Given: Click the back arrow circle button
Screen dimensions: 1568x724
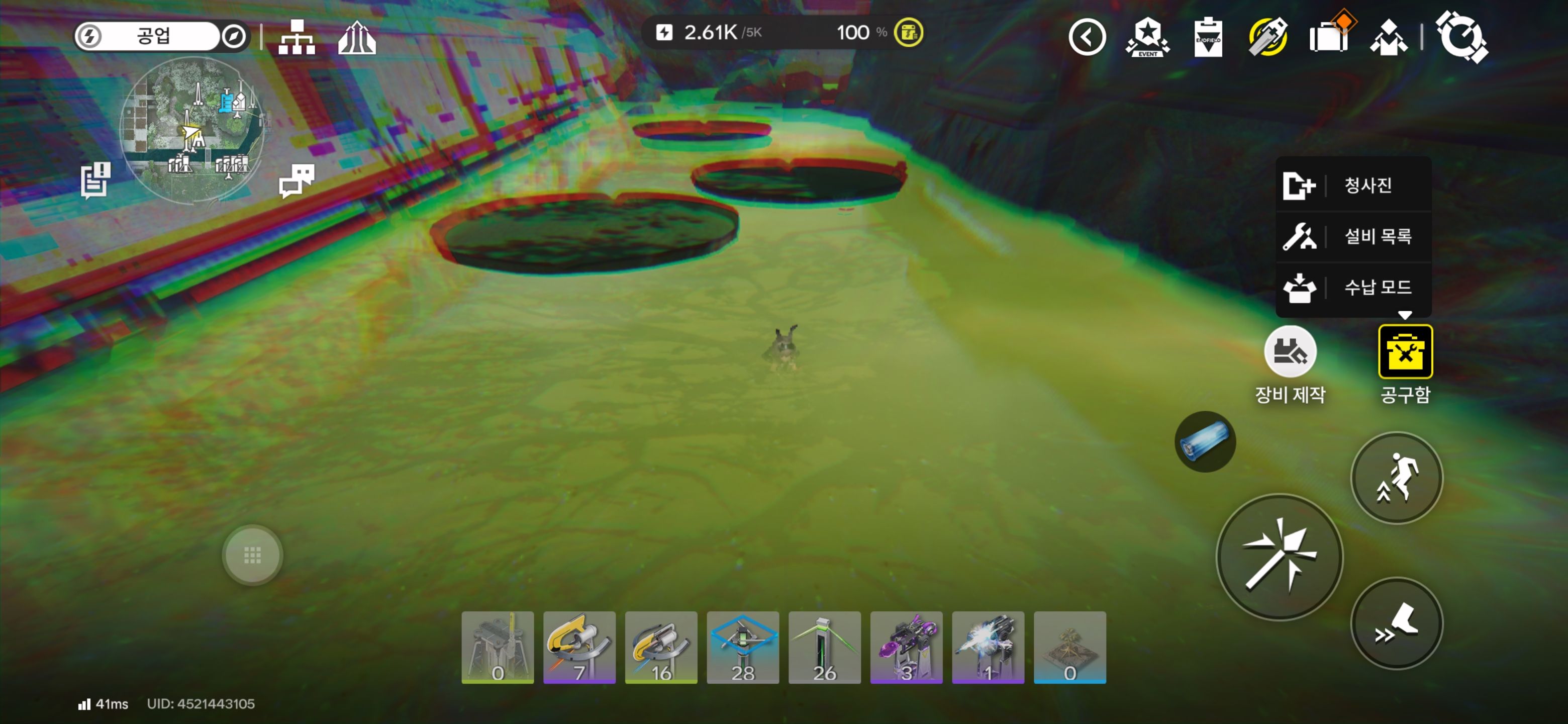Looking at the screenshot, I should [1087, 37].
